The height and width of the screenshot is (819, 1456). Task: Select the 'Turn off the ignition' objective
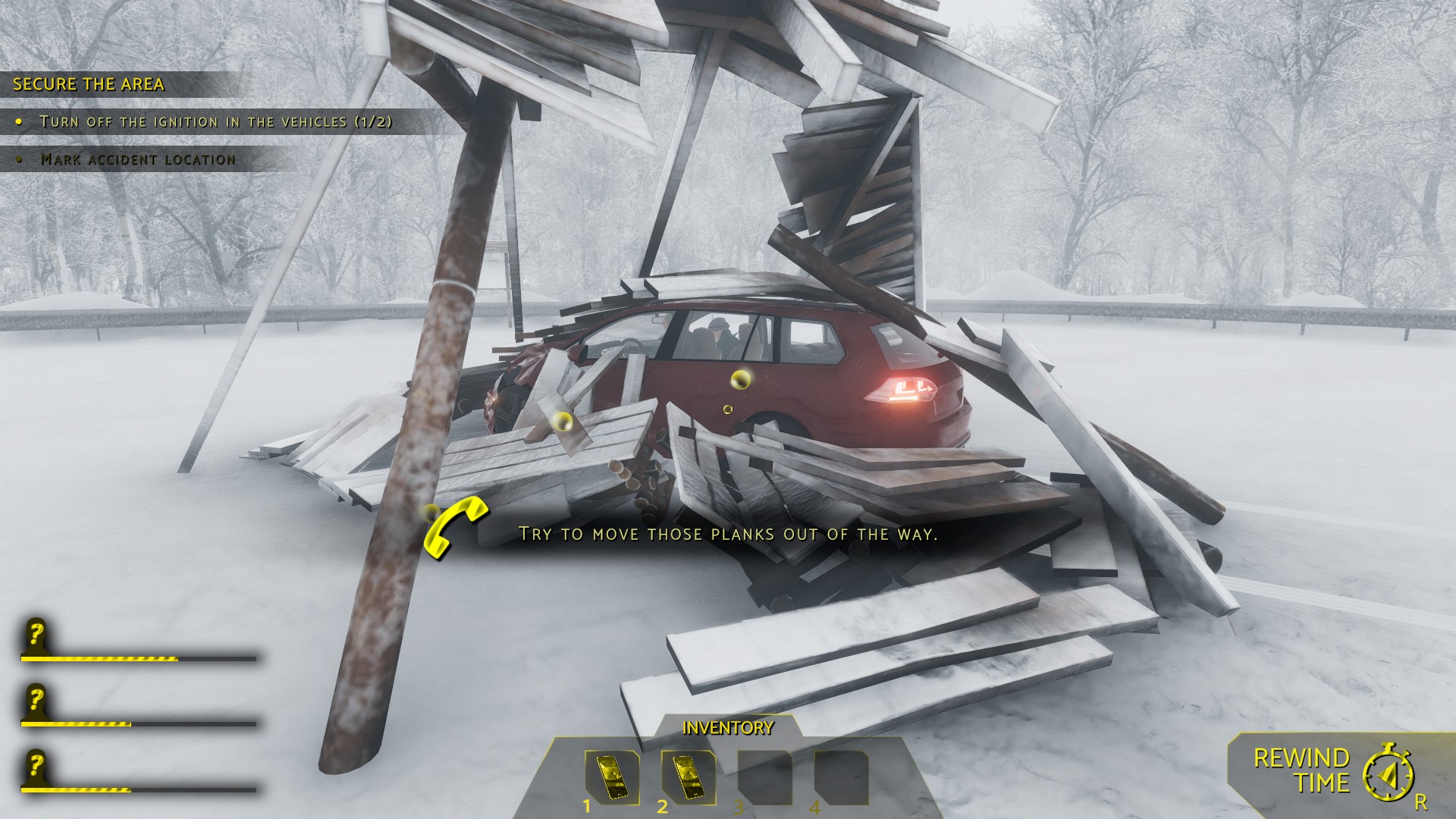pyautogui.click(x=216, y=121)
